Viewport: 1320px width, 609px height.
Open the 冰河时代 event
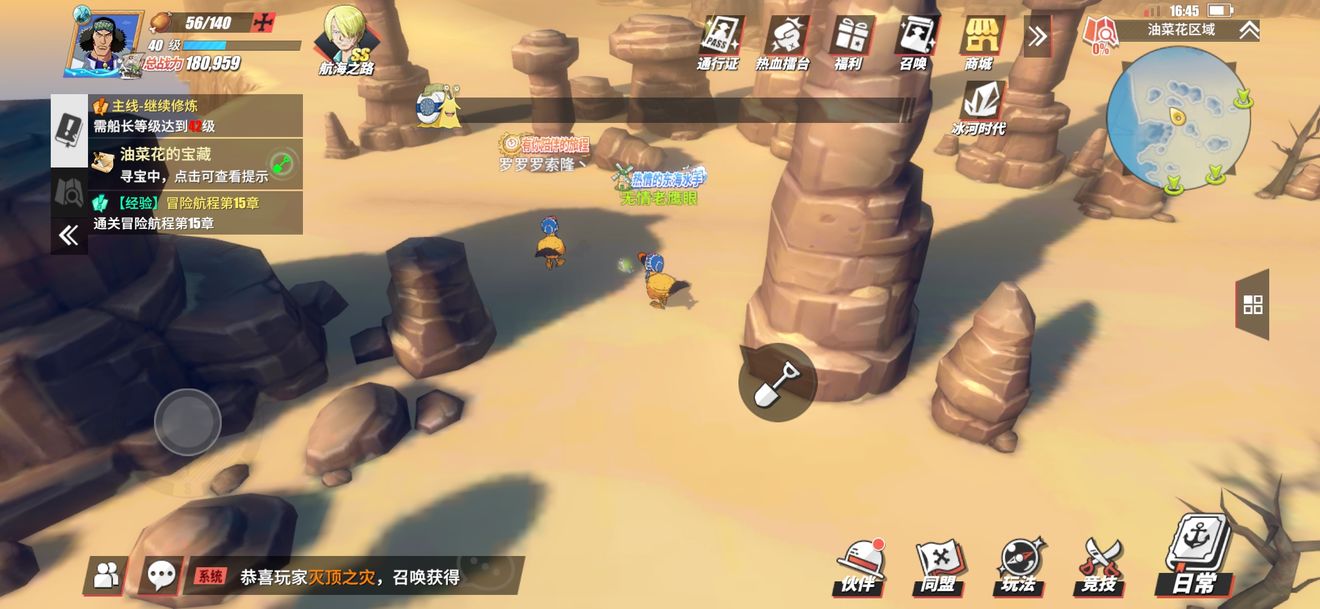point(980,108)
